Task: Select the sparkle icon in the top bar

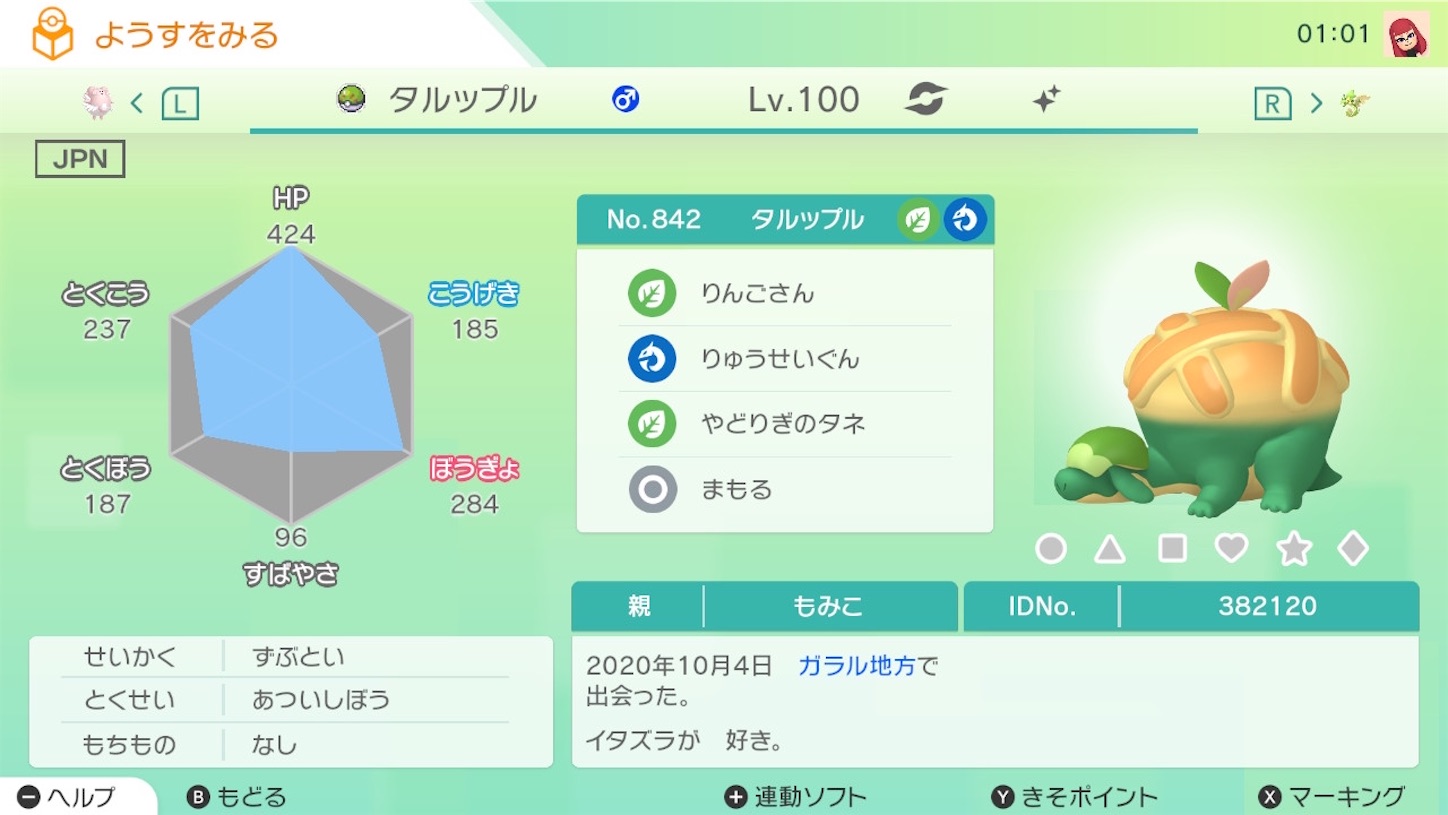Action: (1044, 99)
